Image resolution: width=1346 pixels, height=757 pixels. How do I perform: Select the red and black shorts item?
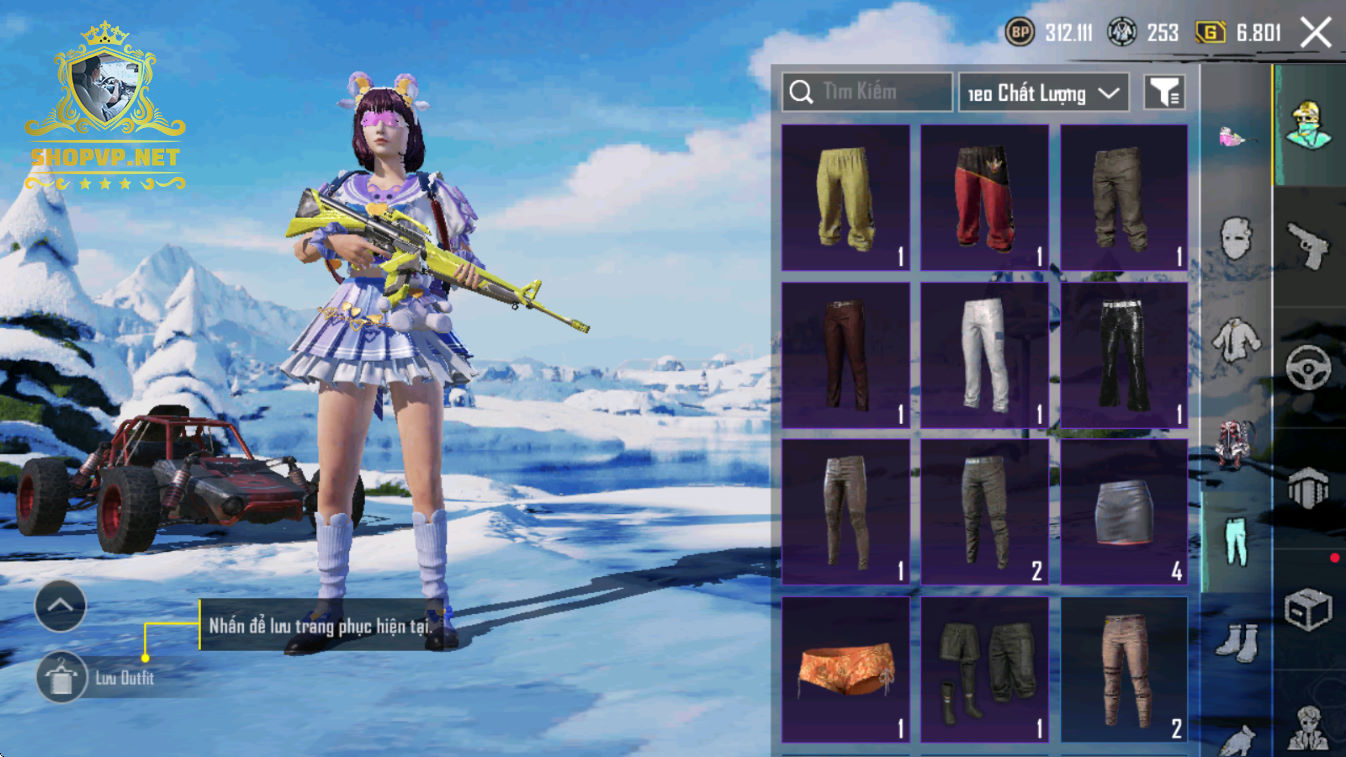[x=984, y=197]
